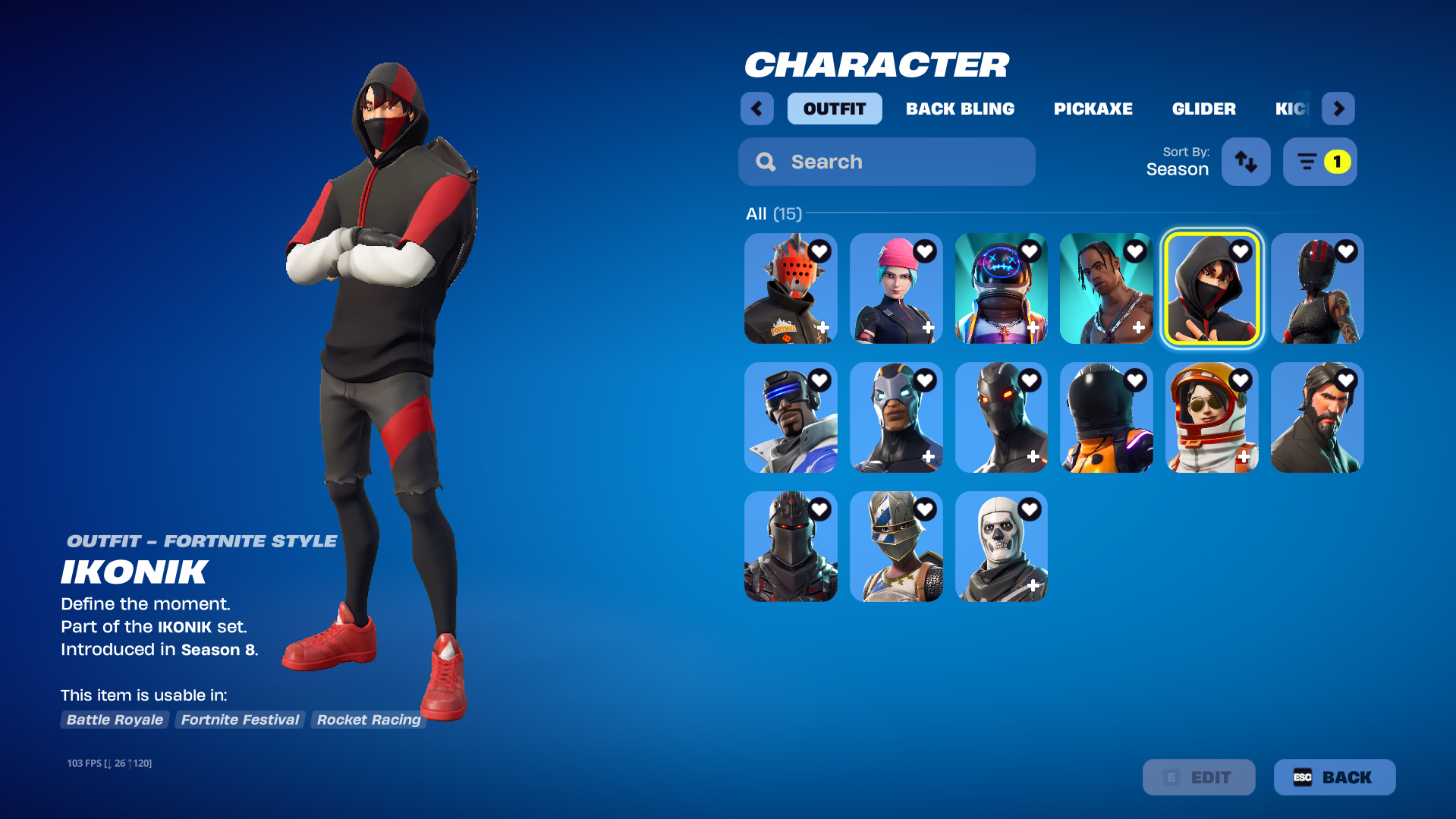This screenshot has width=1456, height=819.
Task: Switch to the Back Bling tab
Action: pyautogui.click(x=960, y=109)
